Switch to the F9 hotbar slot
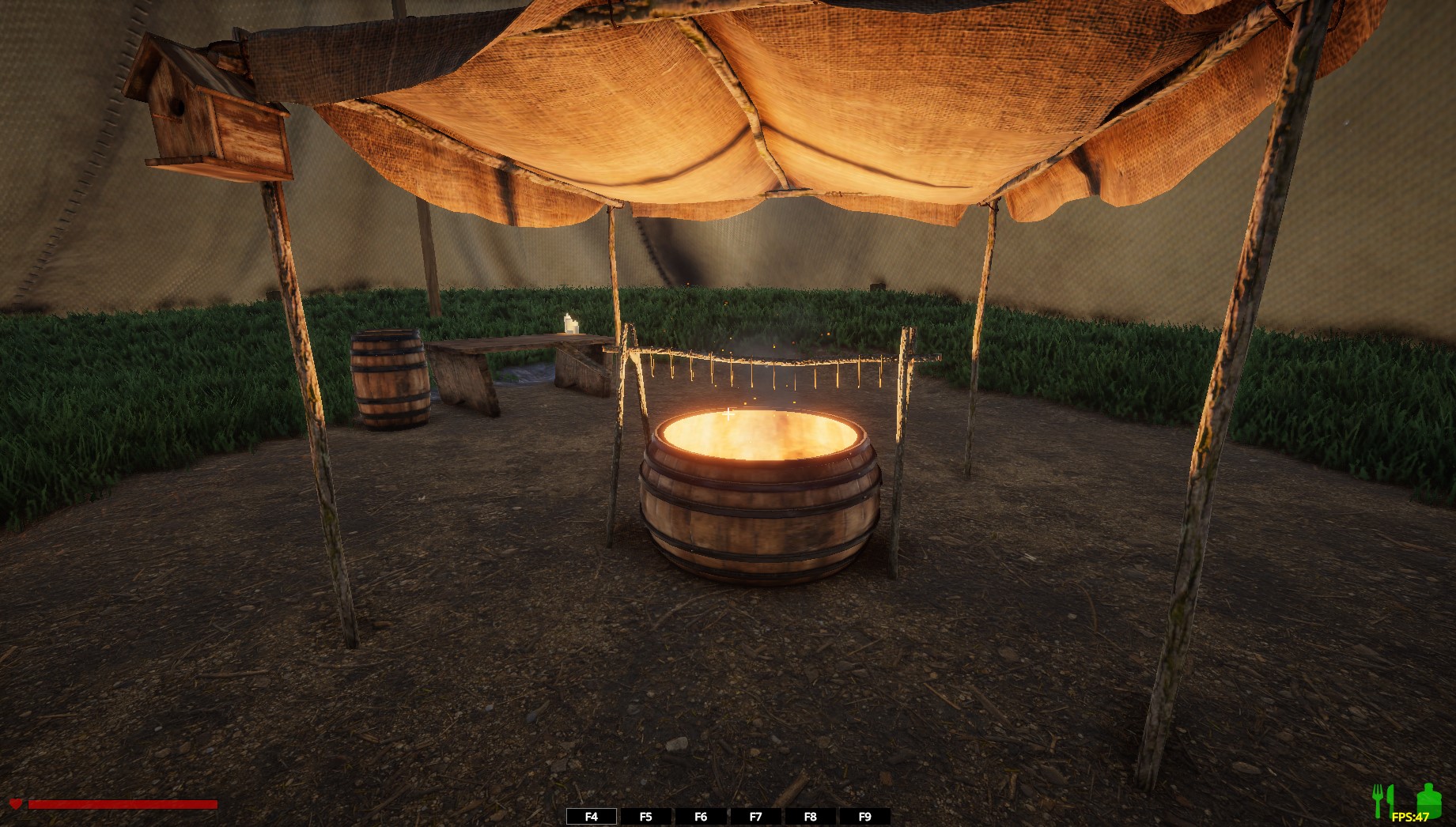 pos(864,817)
